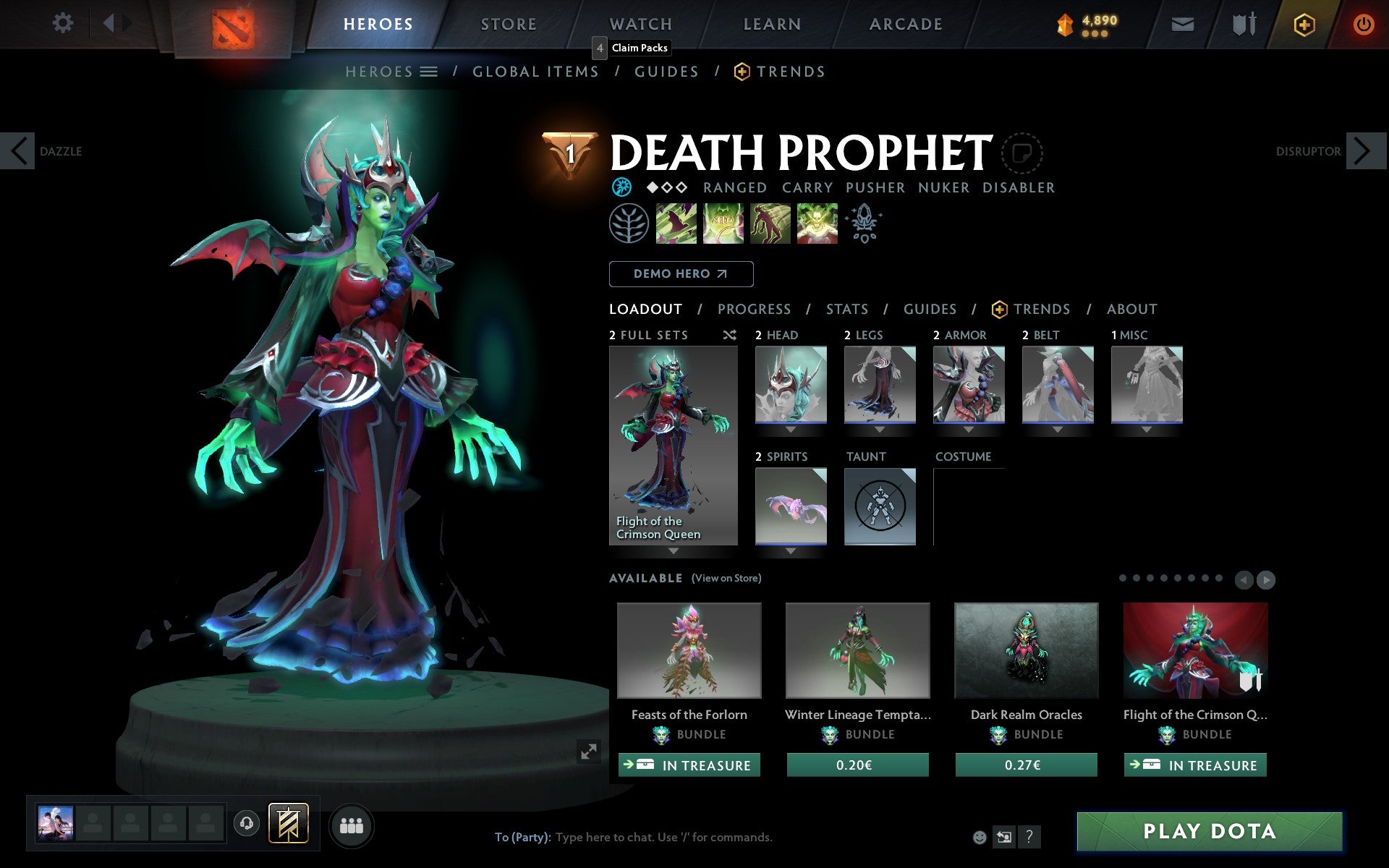
Task: Launch Demo Hero mode
Action: click(681, 274)
